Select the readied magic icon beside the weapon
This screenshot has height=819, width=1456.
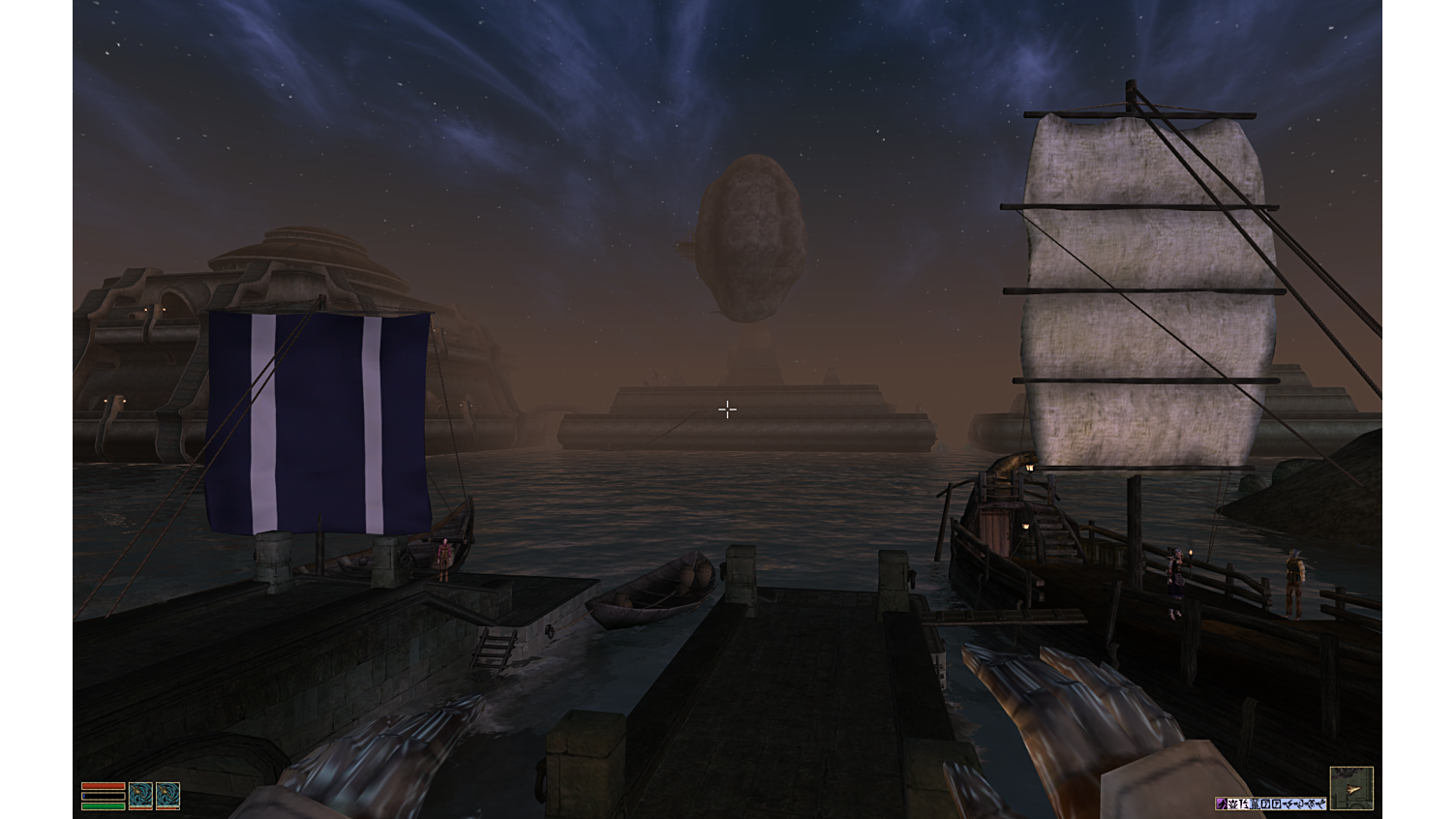pyautogui.click(x=170, y=797)
